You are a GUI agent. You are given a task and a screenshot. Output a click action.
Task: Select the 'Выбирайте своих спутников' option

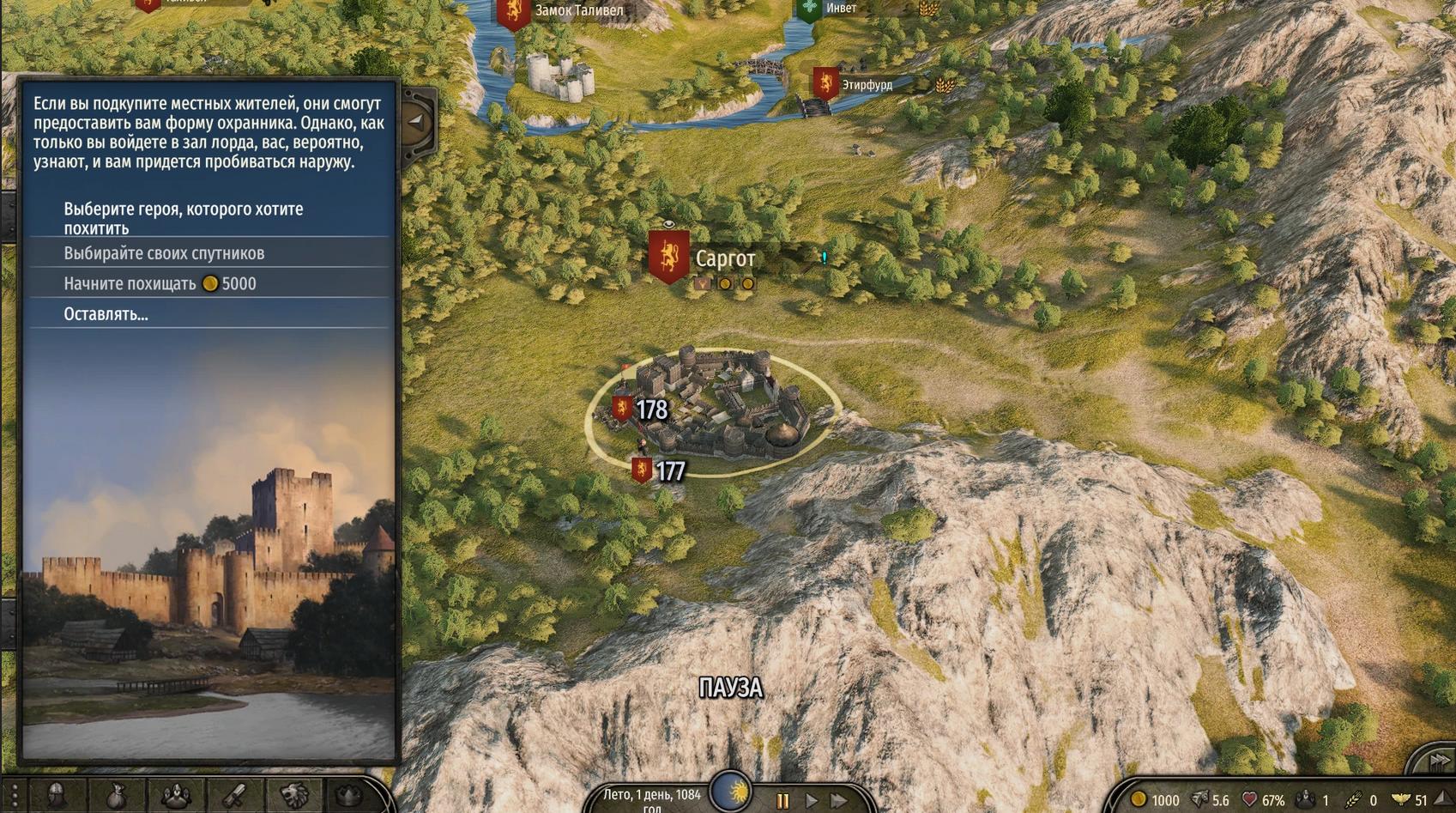click(164, 253)
